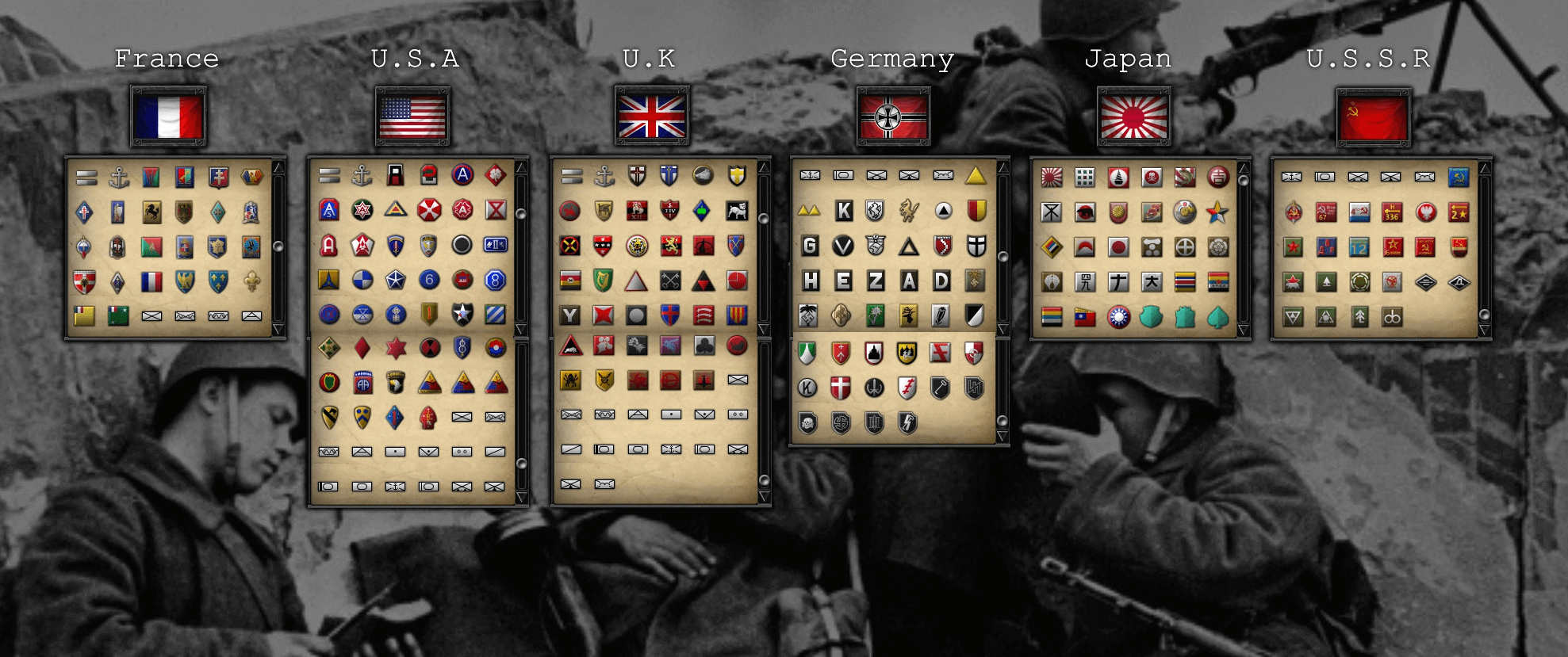
Task: Pick the Soviet 336 insignia
Action: tap(1392, 212)
